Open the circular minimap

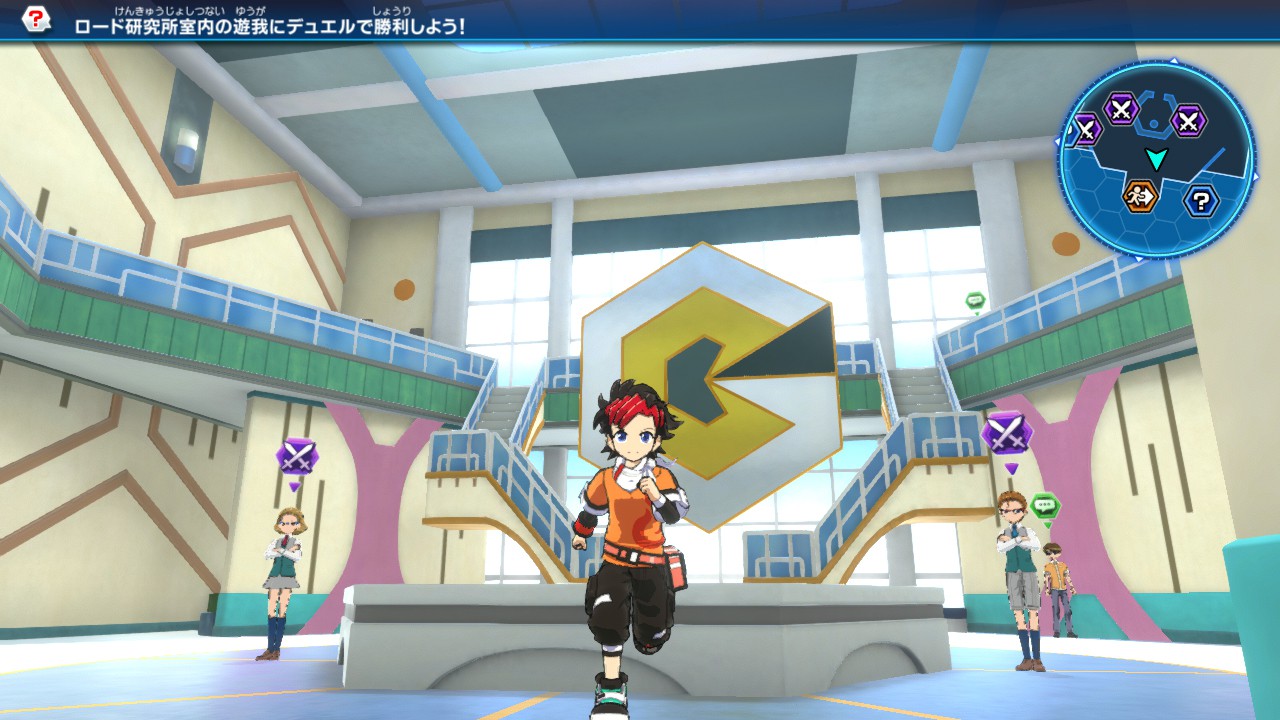[1155, 158]
